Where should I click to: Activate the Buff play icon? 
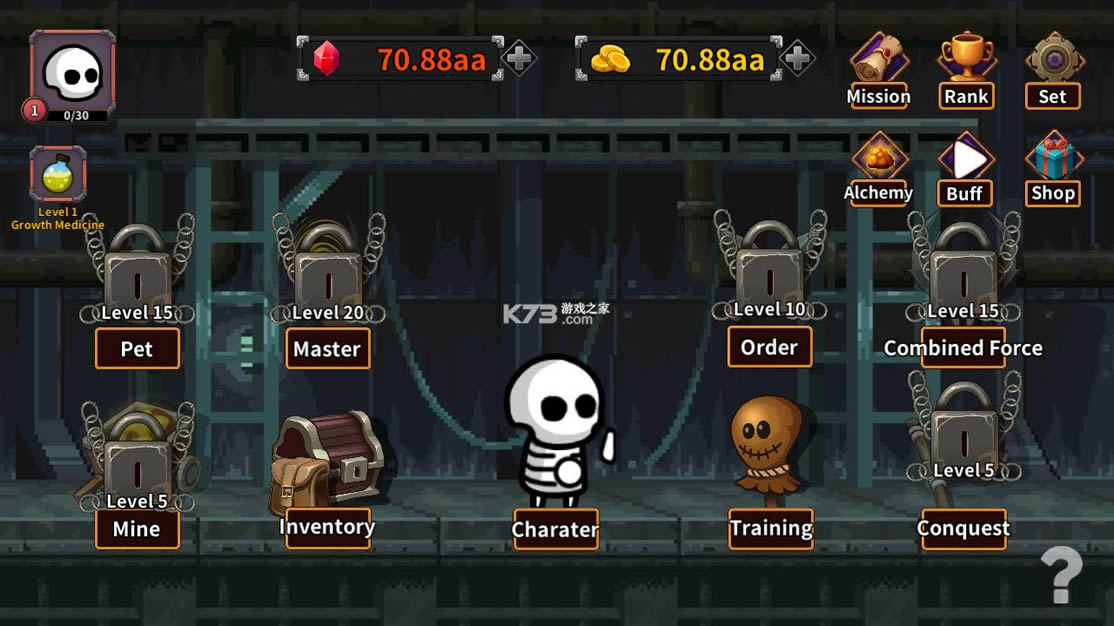click(x=965, y=167)
